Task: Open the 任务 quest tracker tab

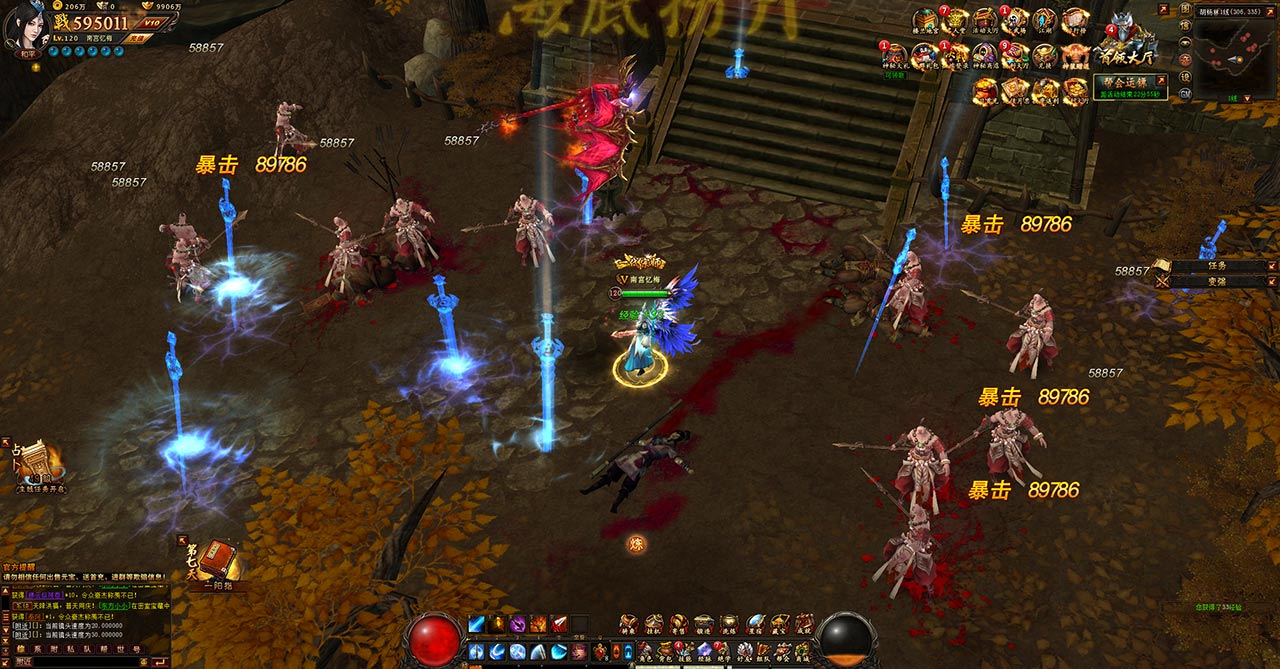Action: point(1215,266)
